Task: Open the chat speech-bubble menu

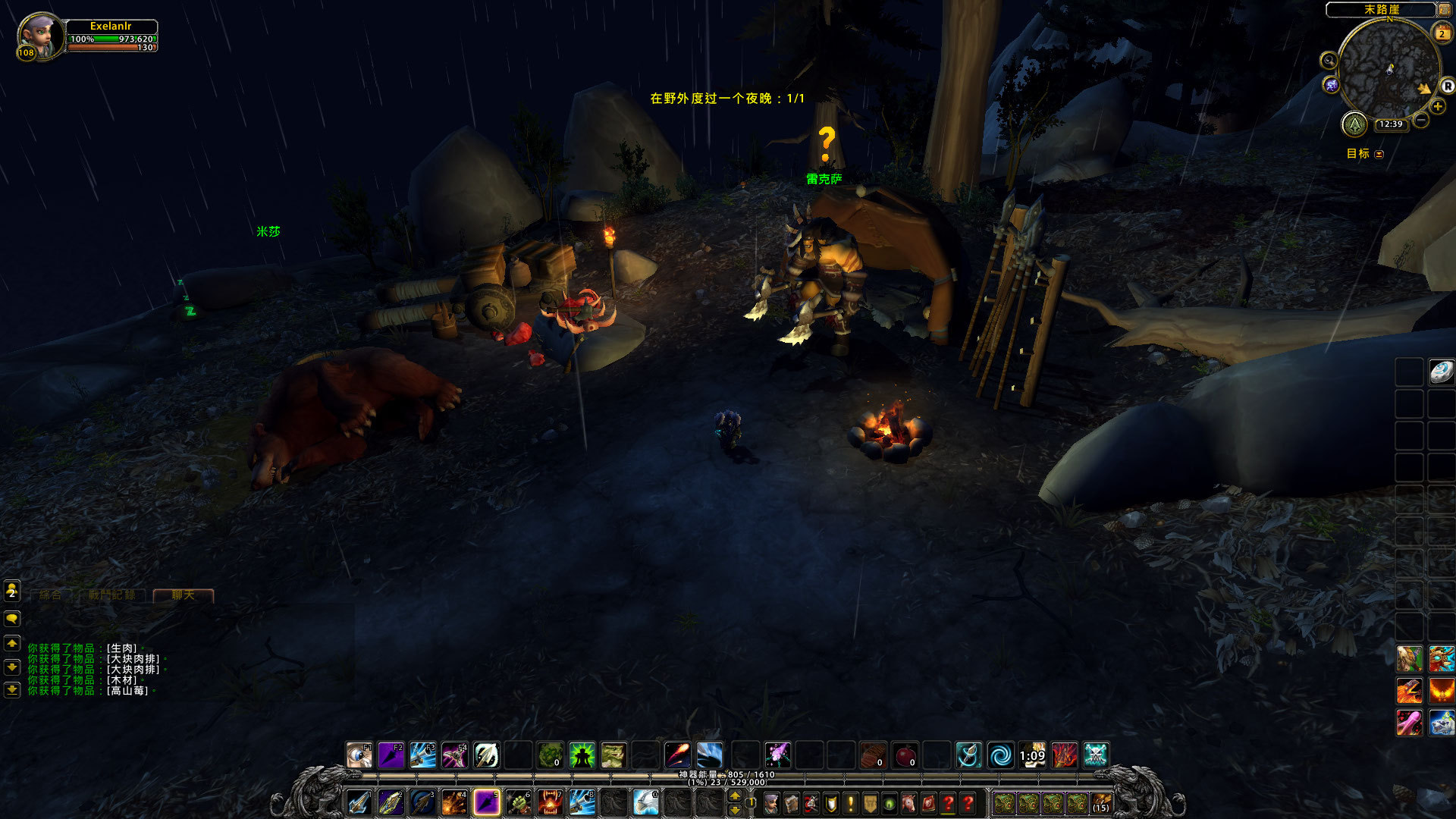Action: tap(12, 619)
